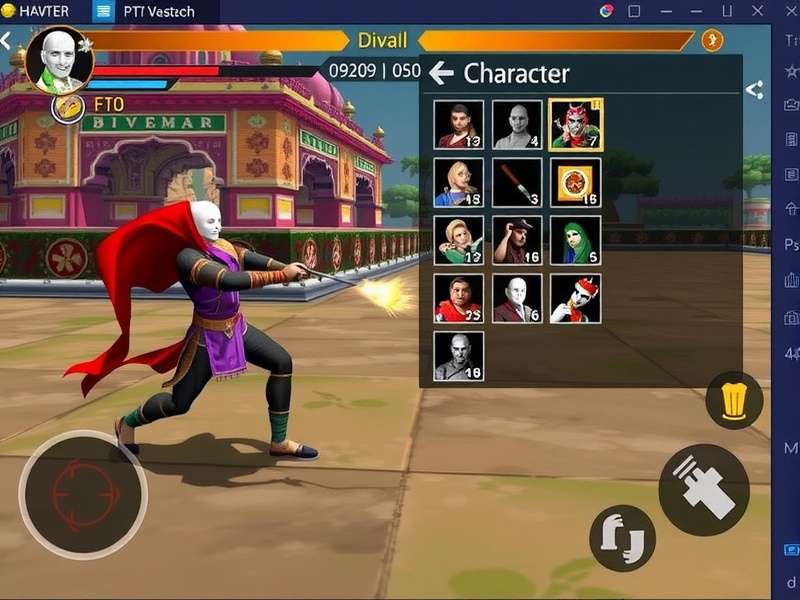Select the bald man in dark suit
800x600 pixels.
(517, 299)
